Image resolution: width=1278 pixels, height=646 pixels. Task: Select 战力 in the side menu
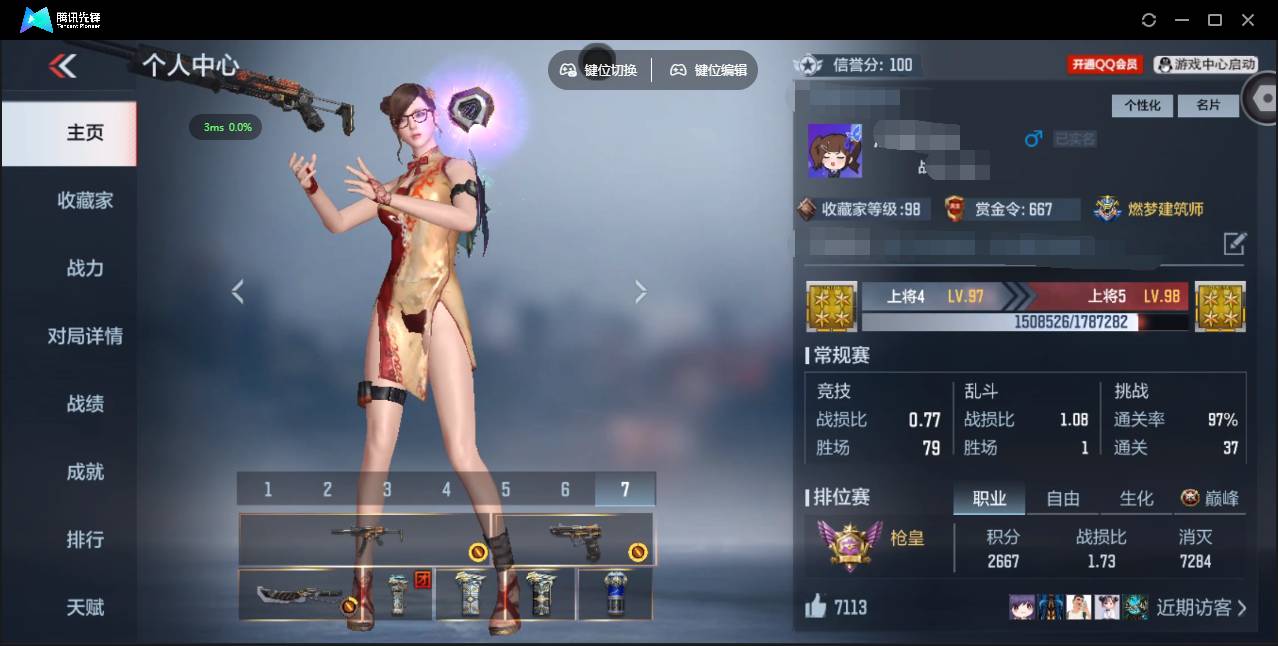click(x=85, y=268)
